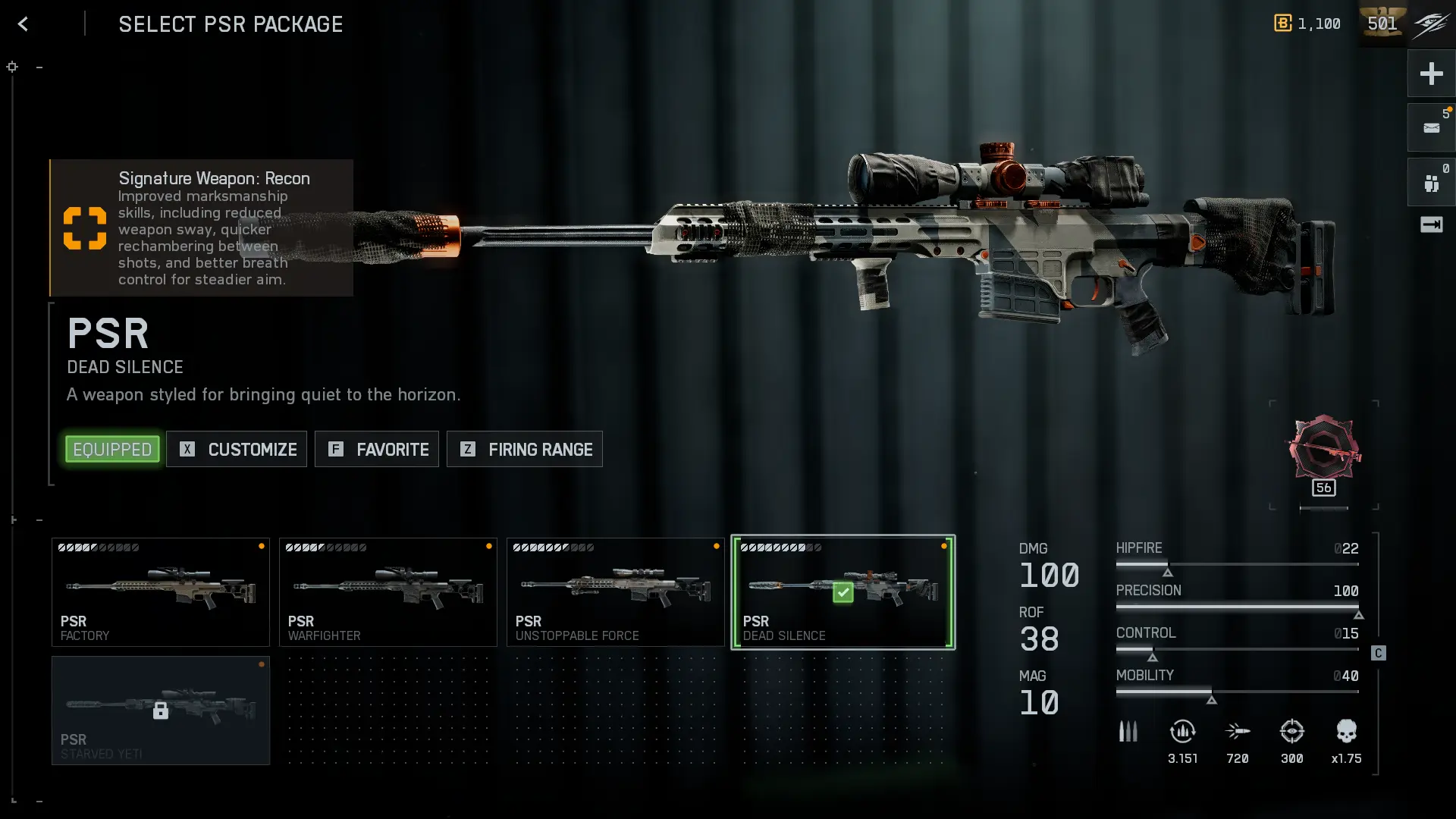Go back using the arrow button

(23, 24)
